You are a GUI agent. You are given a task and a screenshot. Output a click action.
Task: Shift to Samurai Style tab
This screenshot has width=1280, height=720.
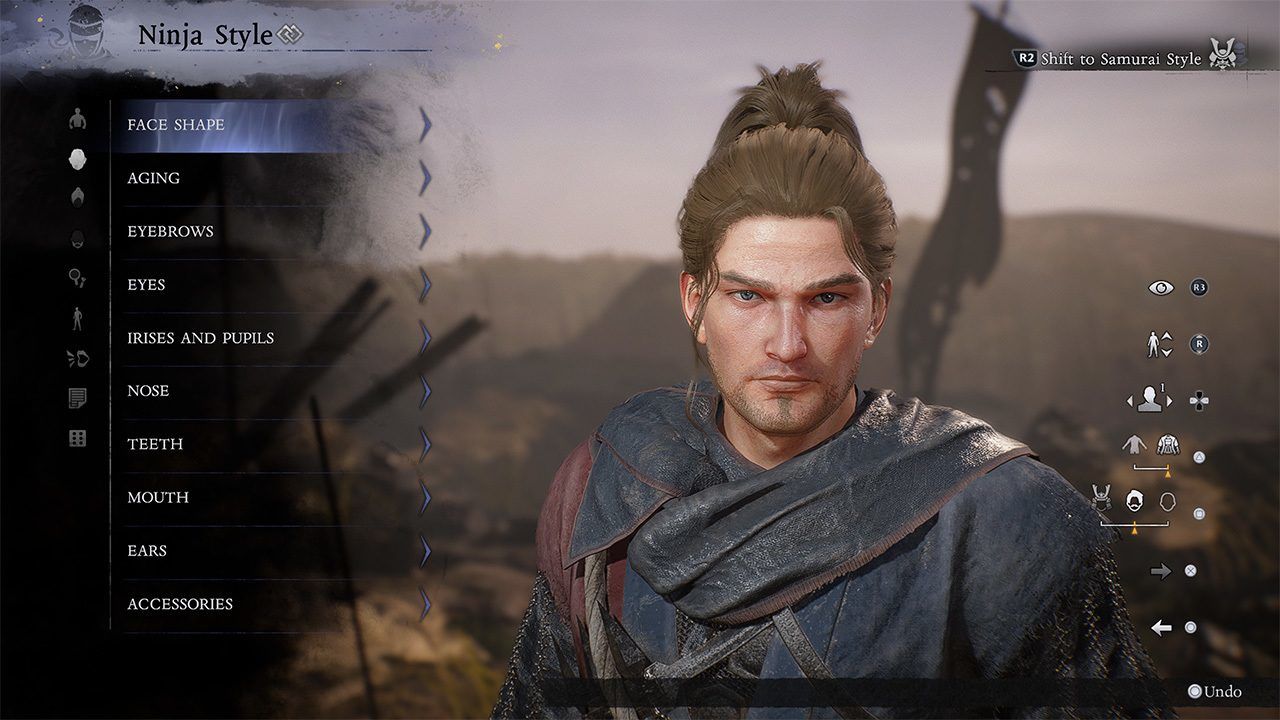tap(1120, 59)
